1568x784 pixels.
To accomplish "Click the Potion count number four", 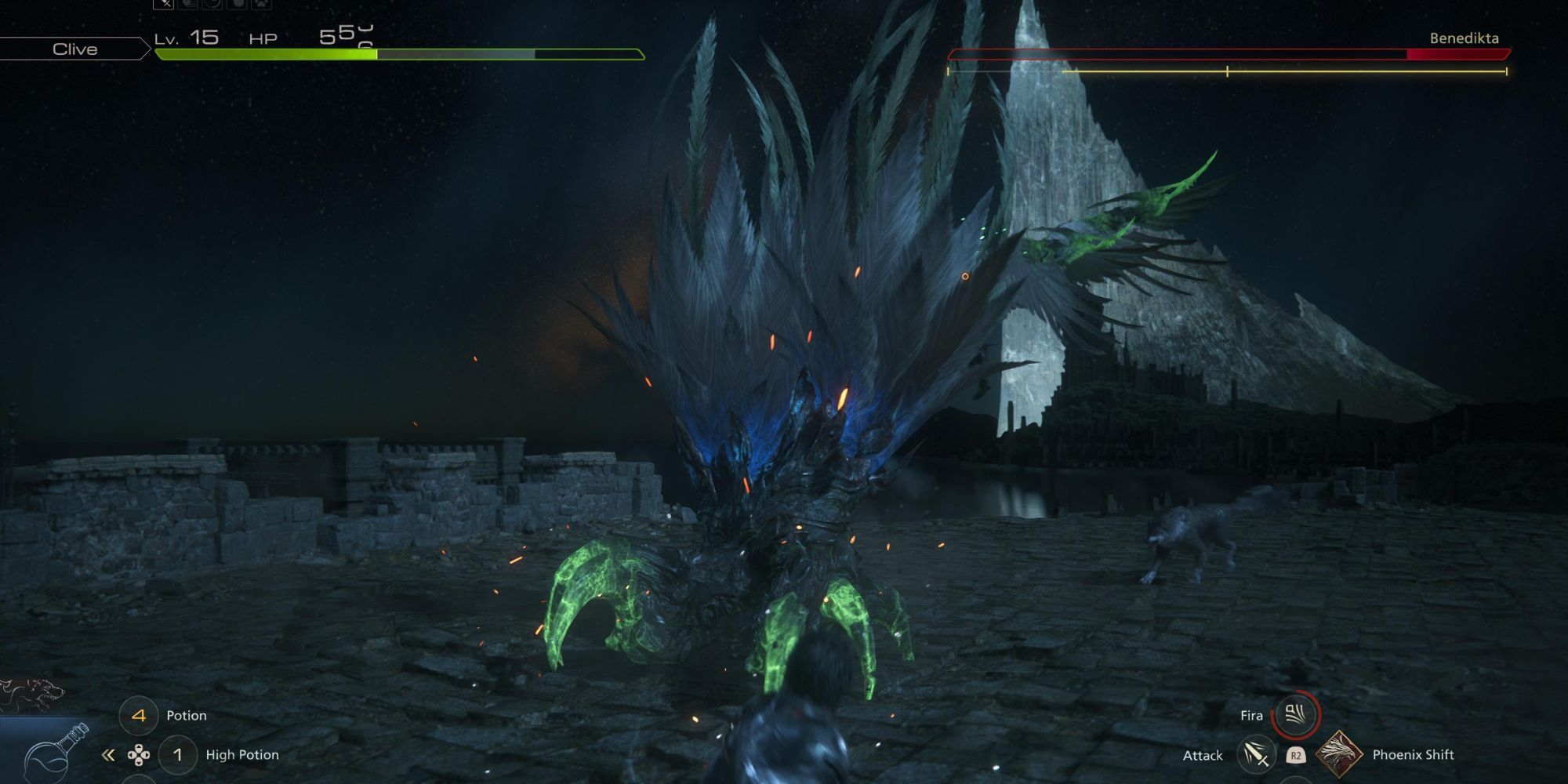I will [138, 716].
